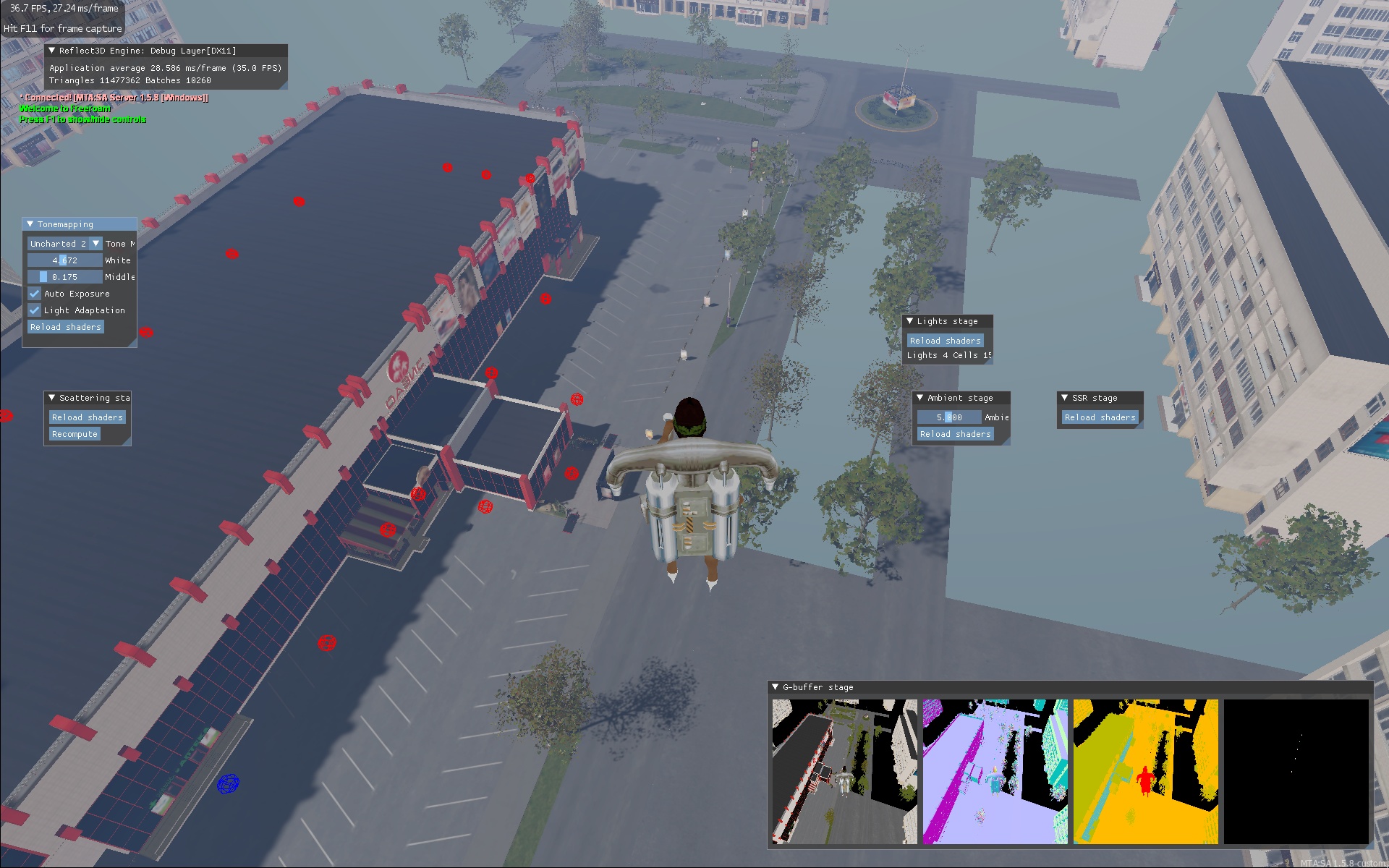
Task: Select the albedo G-buffer thumbnail
Action: [x=845, y=771]
